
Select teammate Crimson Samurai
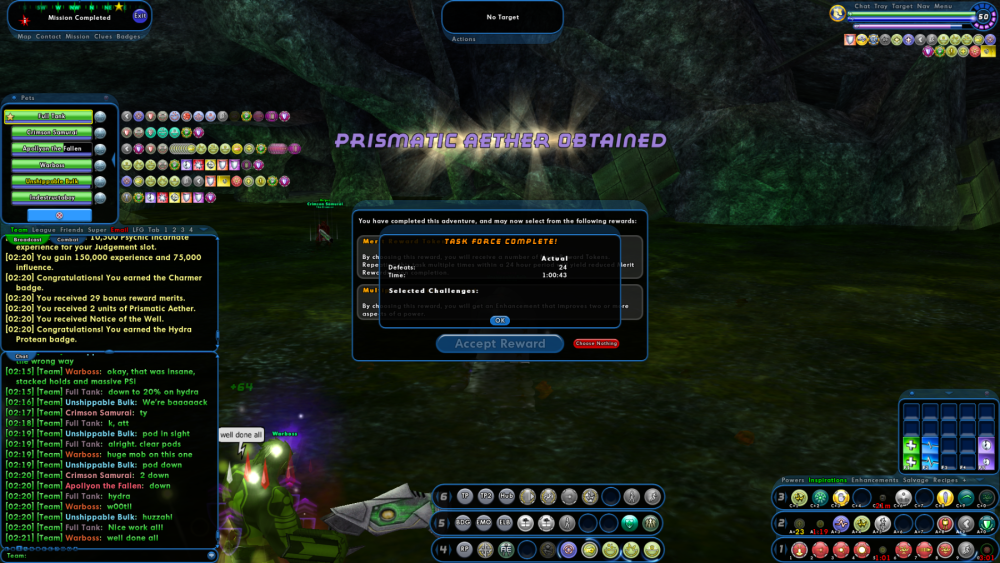click(x=52, y=133)
